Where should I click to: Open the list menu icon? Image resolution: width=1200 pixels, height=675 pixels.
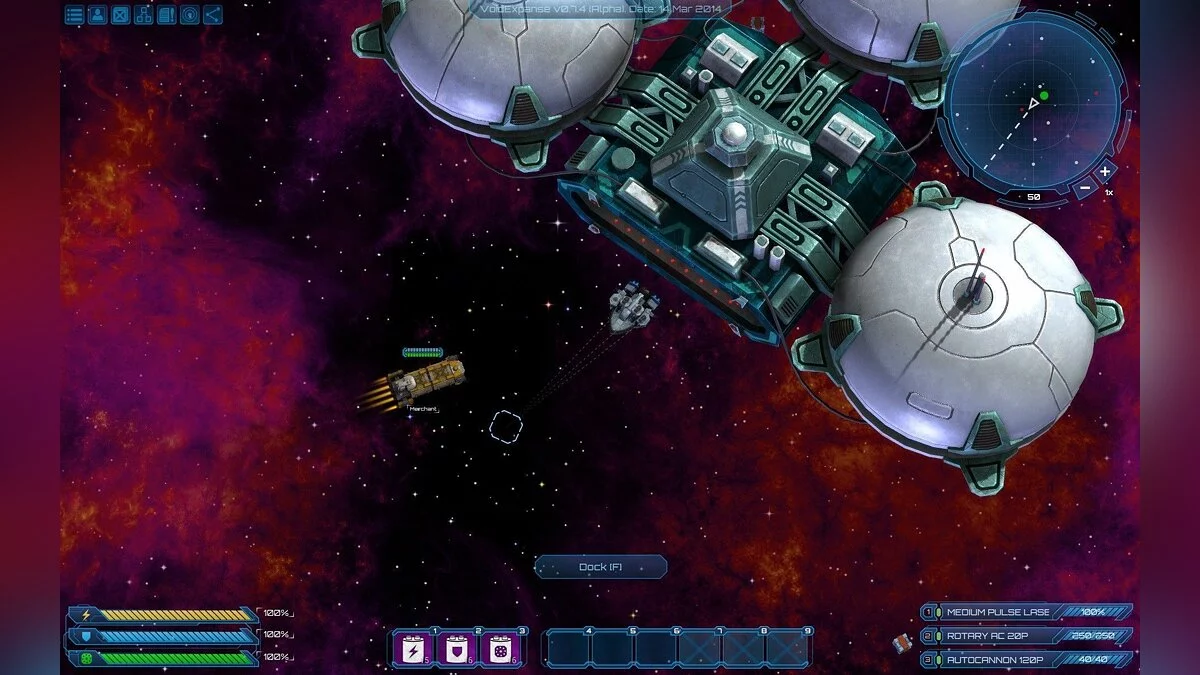pyautogui.click(x=74, y=15)
